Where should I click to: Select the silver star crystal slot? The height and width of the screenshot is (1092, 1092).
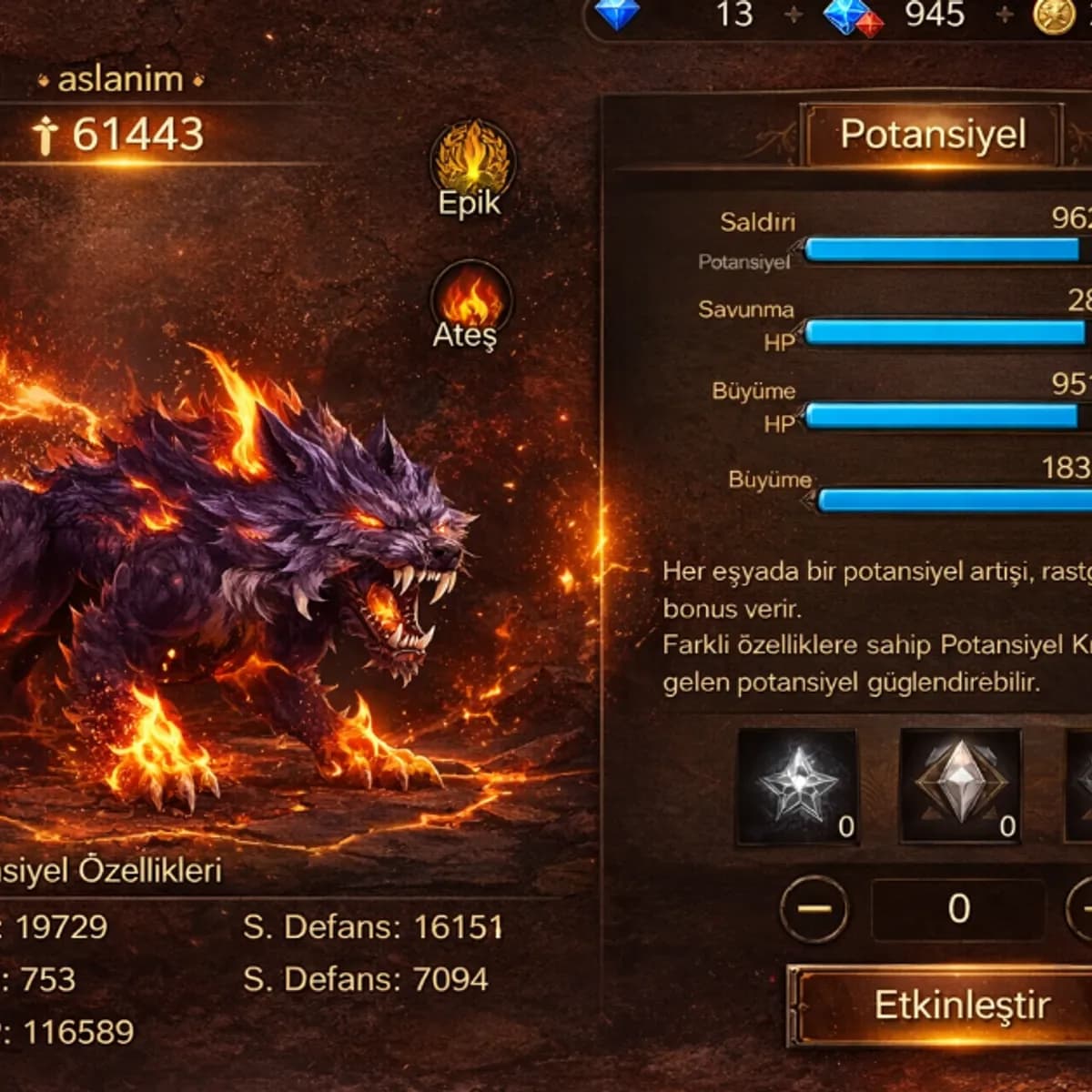tap(797, 786)
